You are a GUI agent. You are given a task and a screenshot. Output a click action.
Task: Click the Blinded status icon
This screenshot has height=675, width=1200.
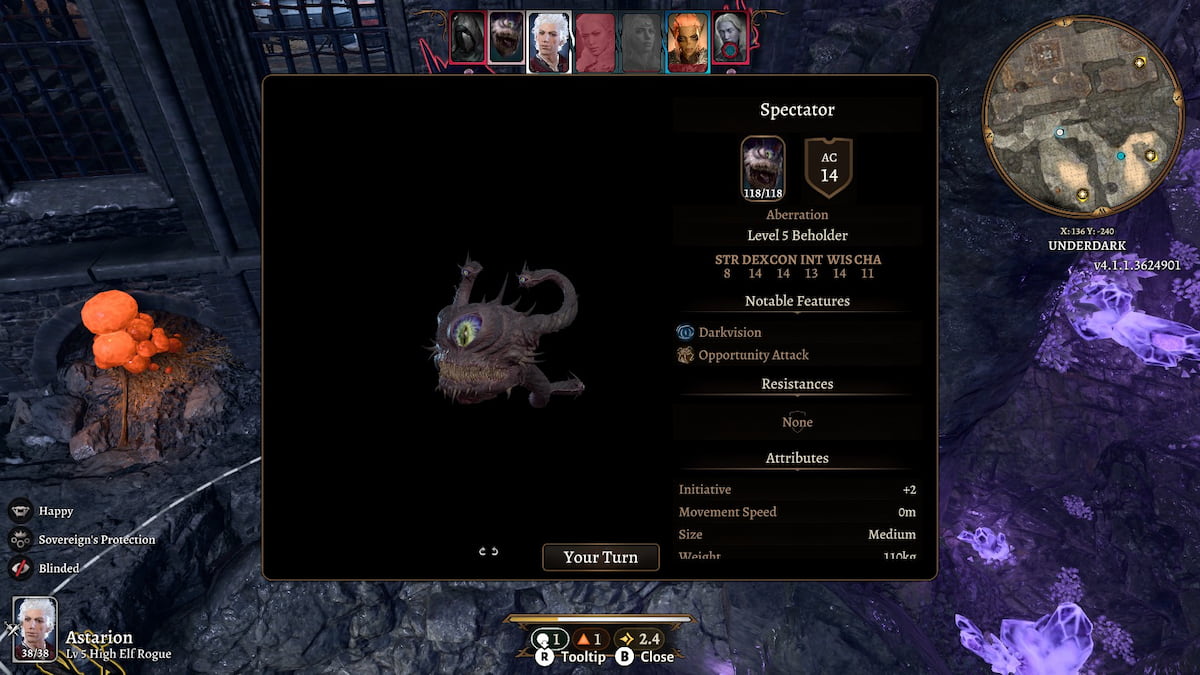pyautogui.click(x=20, y=568)
